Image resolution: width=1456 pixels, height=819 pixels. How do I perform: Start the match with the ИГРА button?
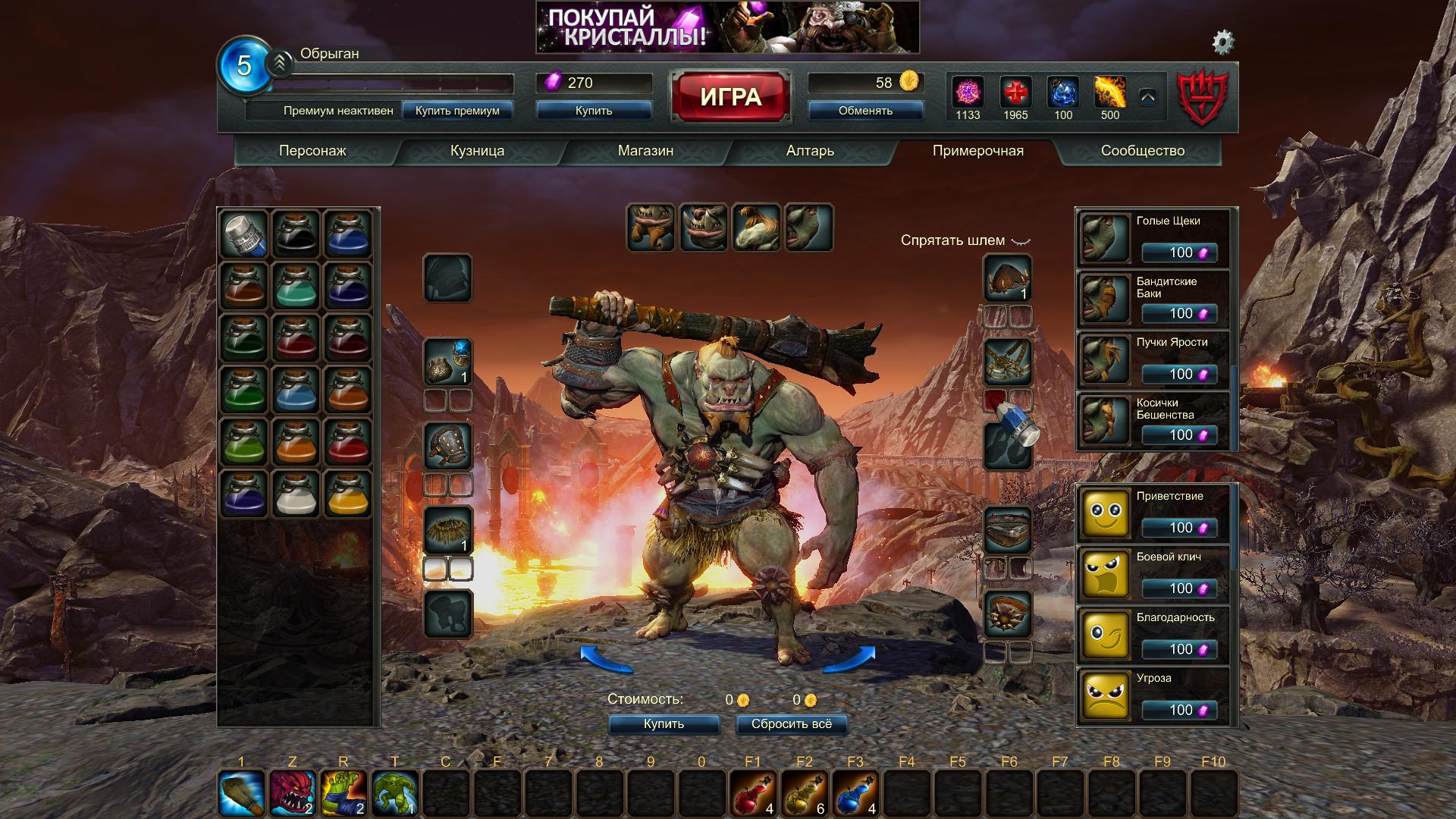(730, 97)
